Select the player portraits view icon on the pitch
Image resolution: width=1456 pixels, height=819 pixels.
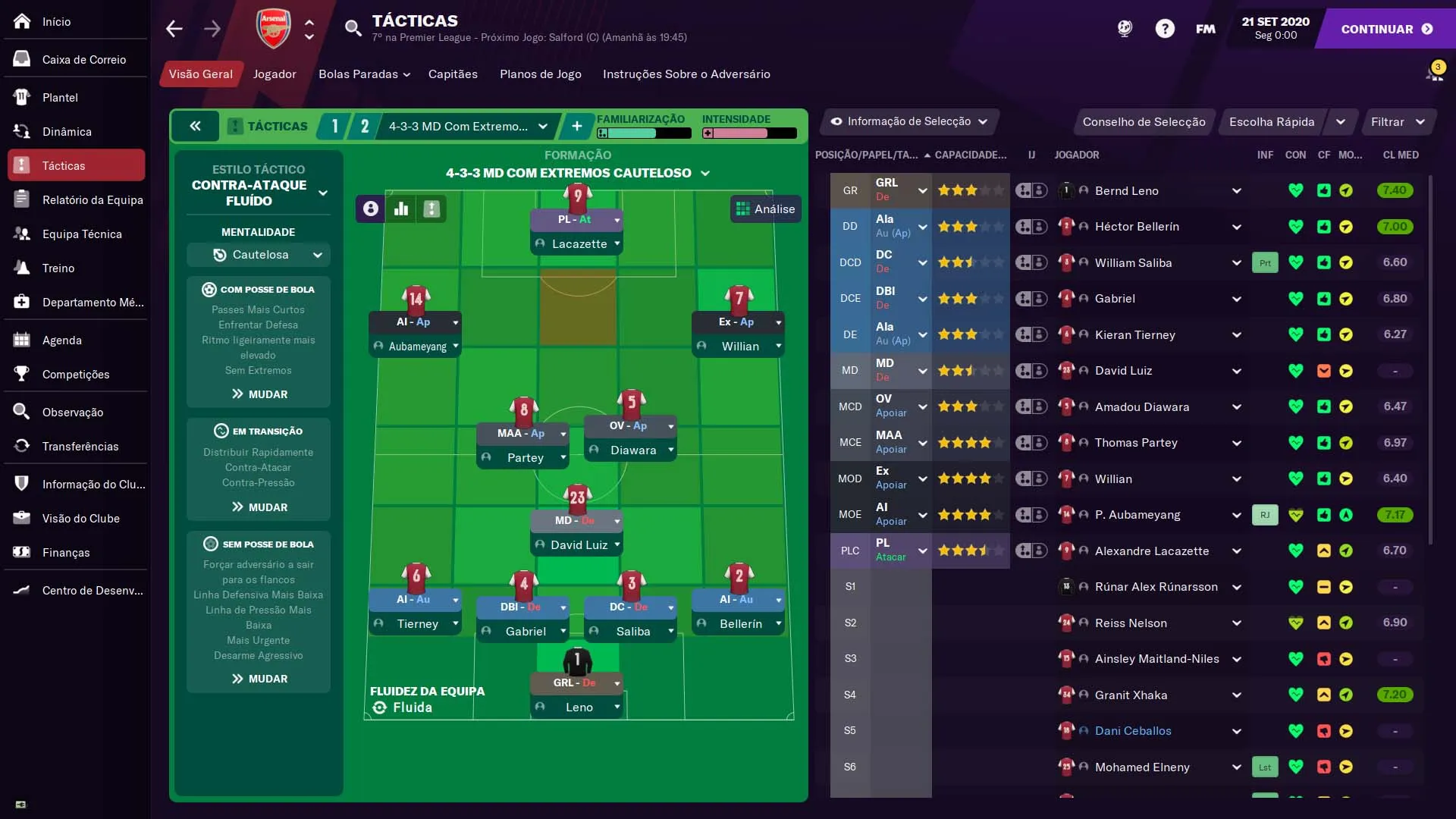pyautogui.click(x=369, y=209)
